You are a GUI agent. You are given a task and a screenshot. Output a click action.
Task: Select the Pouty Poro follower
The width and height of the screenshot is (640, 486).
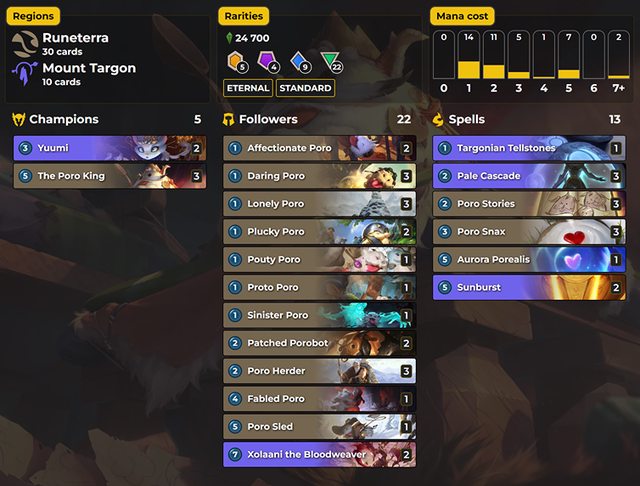[319, 259]
